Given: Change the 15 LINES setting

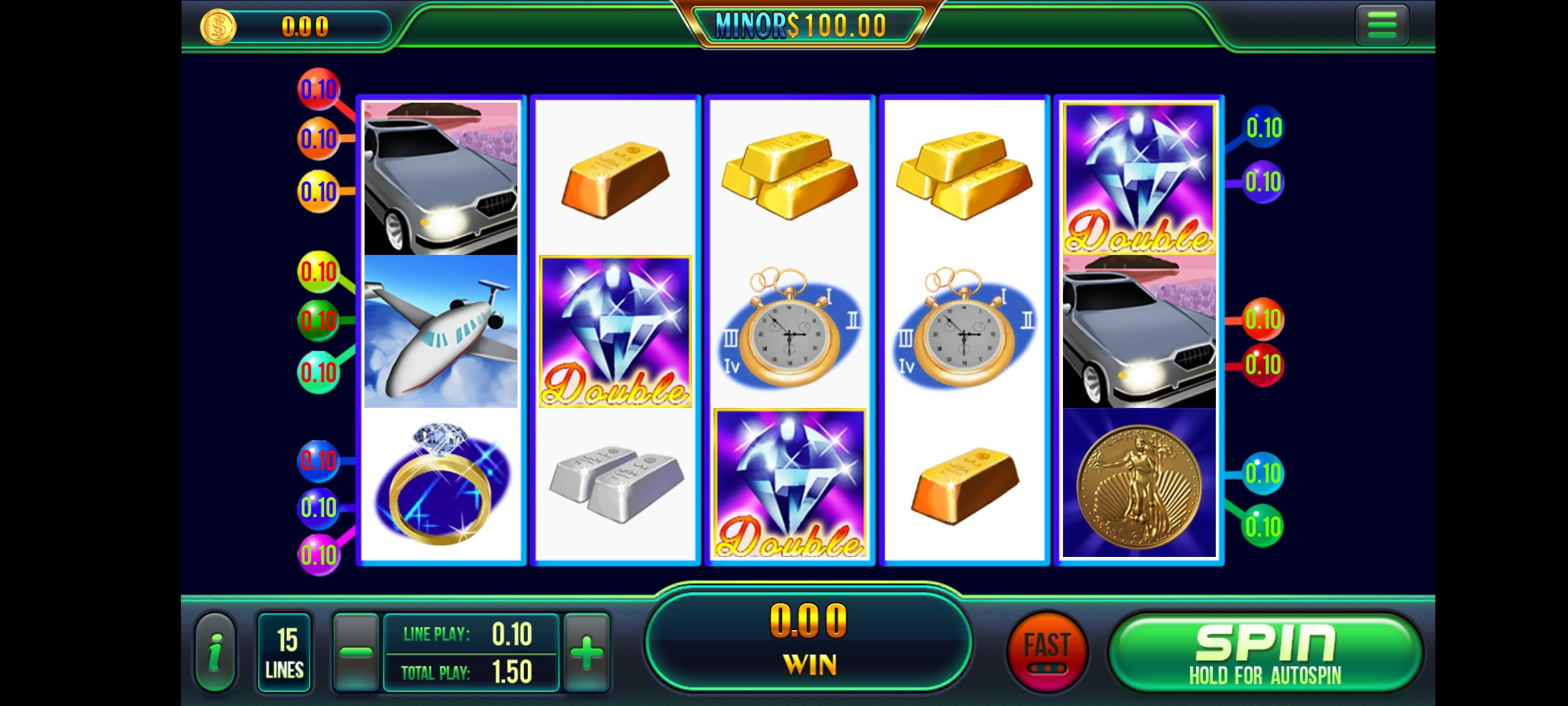Looking at the screenshot, I should [x=285, y=652].
